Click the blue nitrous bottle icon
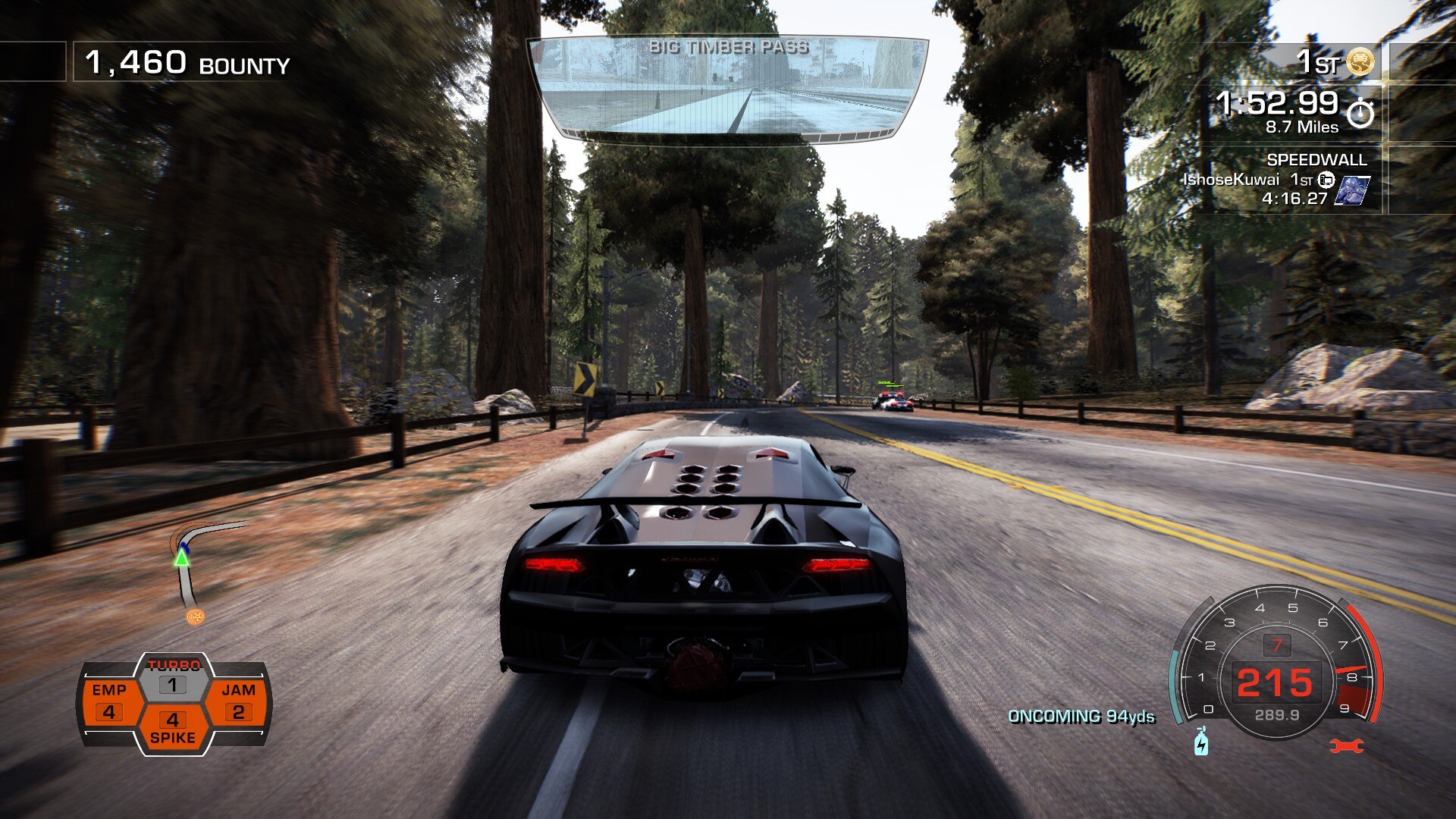The width and height of the screenshot is (1456, 819). pyautogui.click(x=1201, y=742)
